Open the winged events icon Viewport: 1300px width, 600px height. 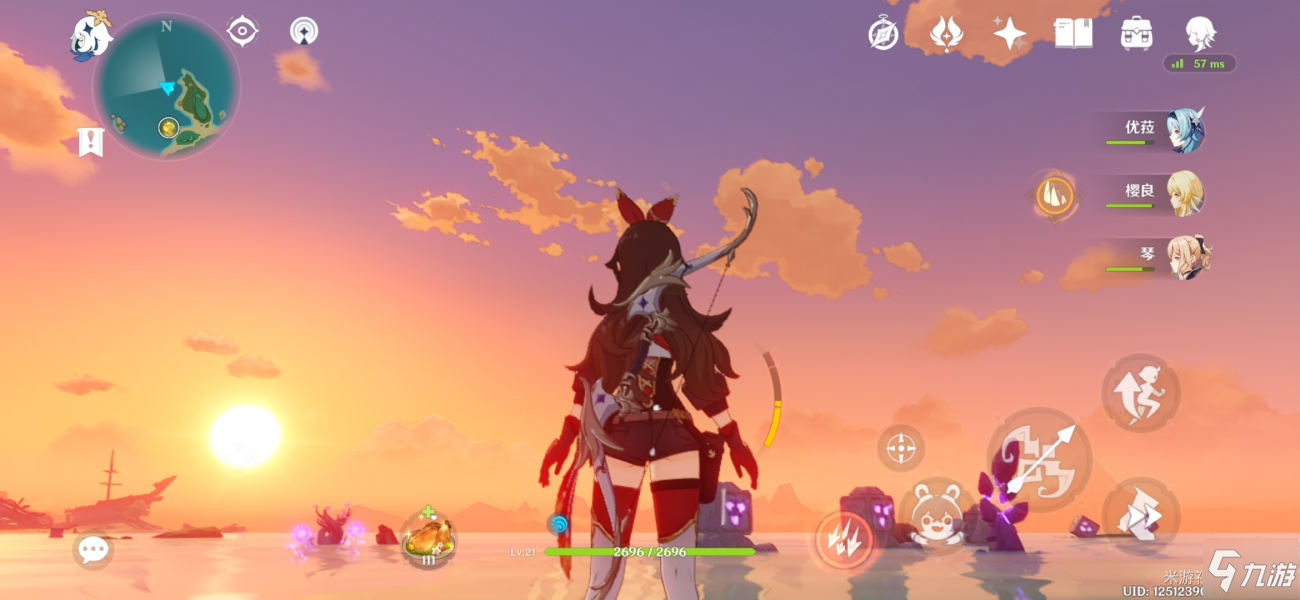[x=946, y=34]
